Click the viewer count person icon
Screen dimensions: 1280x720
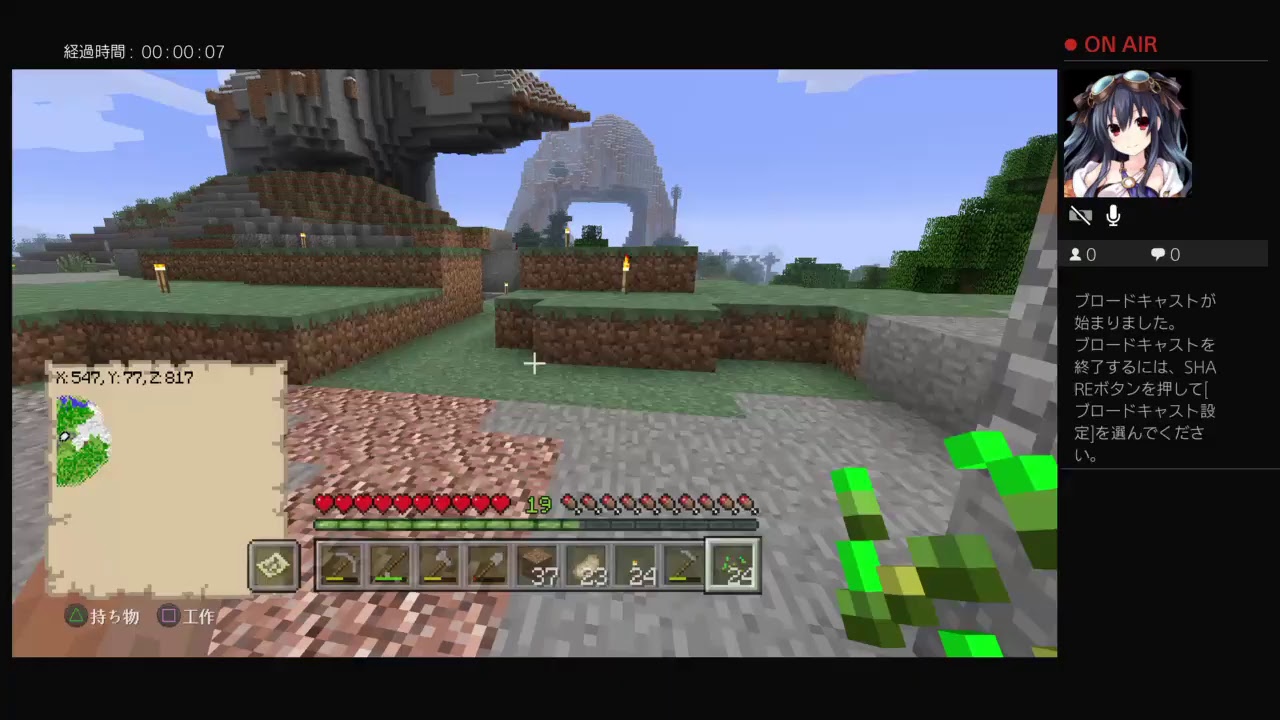(1073, 254)
